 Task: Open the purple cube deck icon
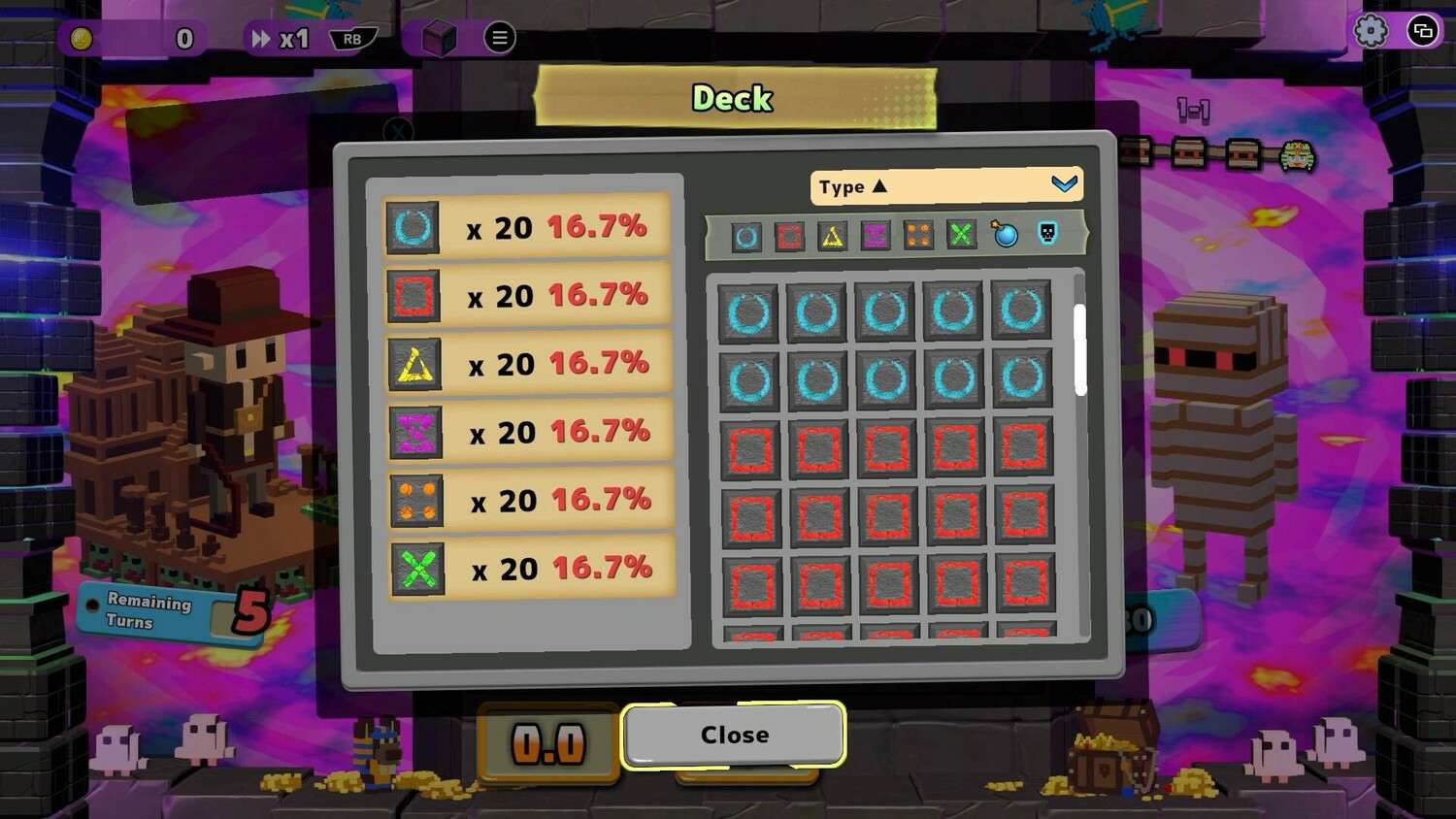pos(439,39)
